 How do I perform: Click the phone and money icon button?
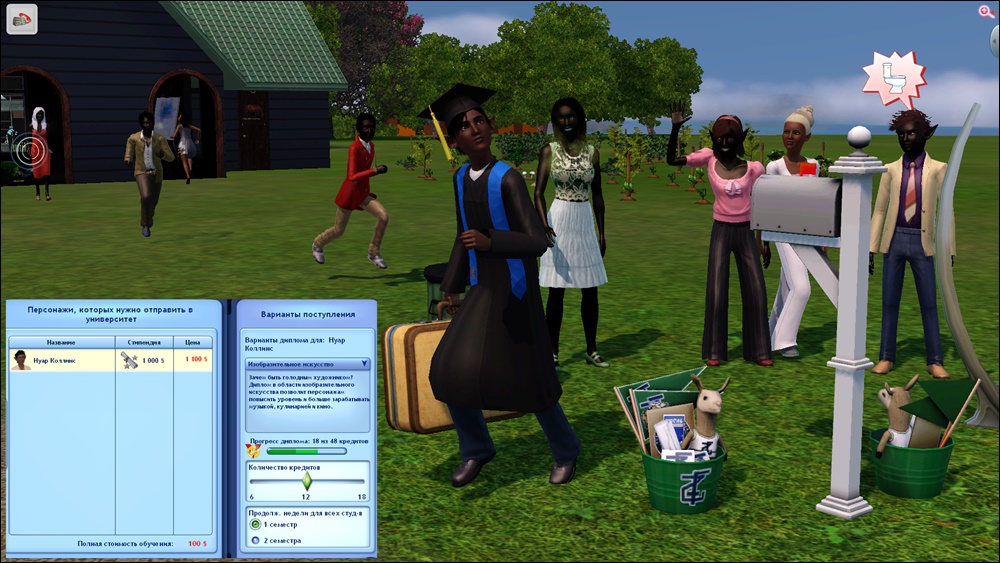tap(22, 19)
